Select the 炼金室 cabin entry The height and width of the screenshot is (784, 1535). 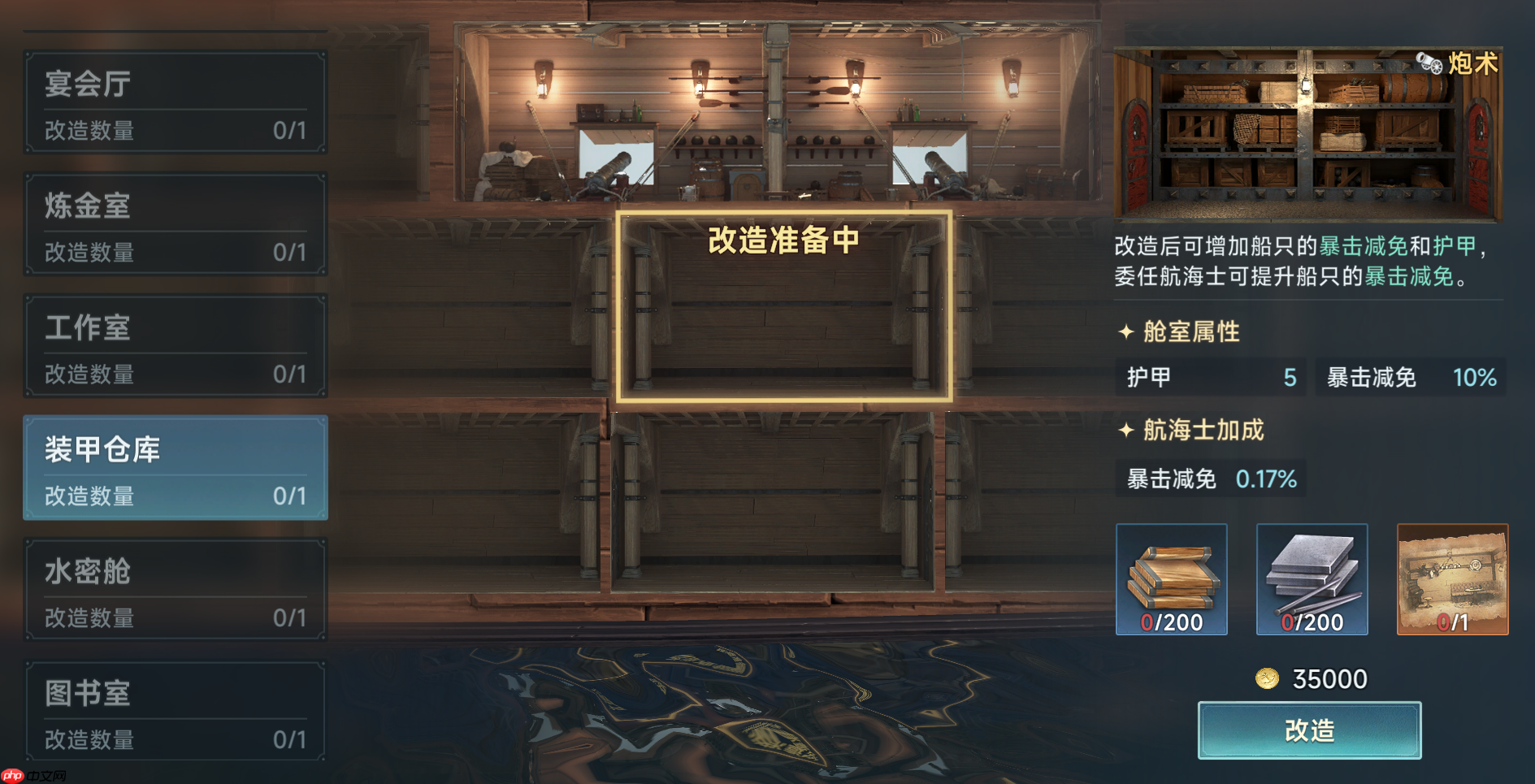175,224
